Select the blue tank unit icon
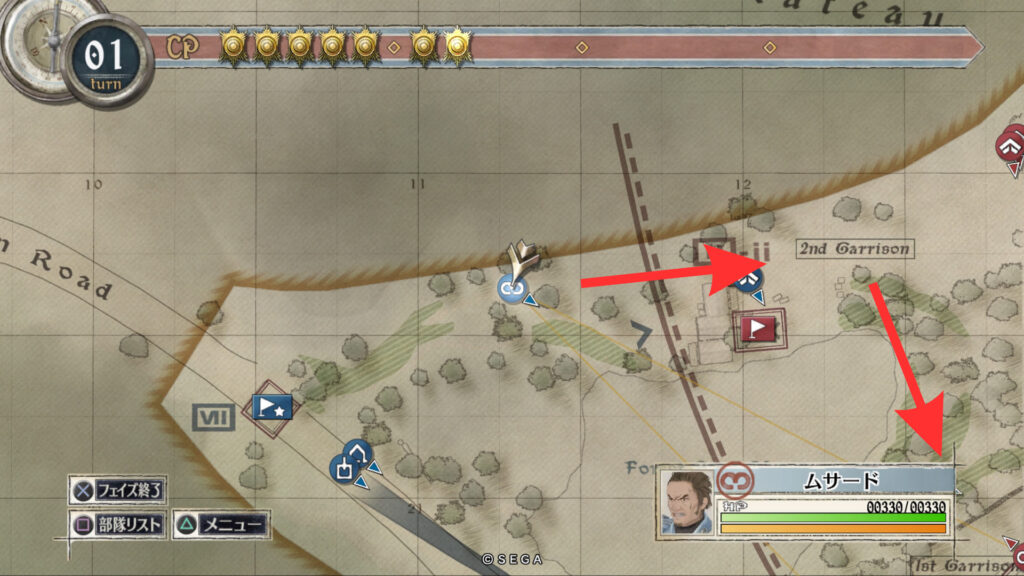This screenshot has width=1024, height=576. [345, 468]
